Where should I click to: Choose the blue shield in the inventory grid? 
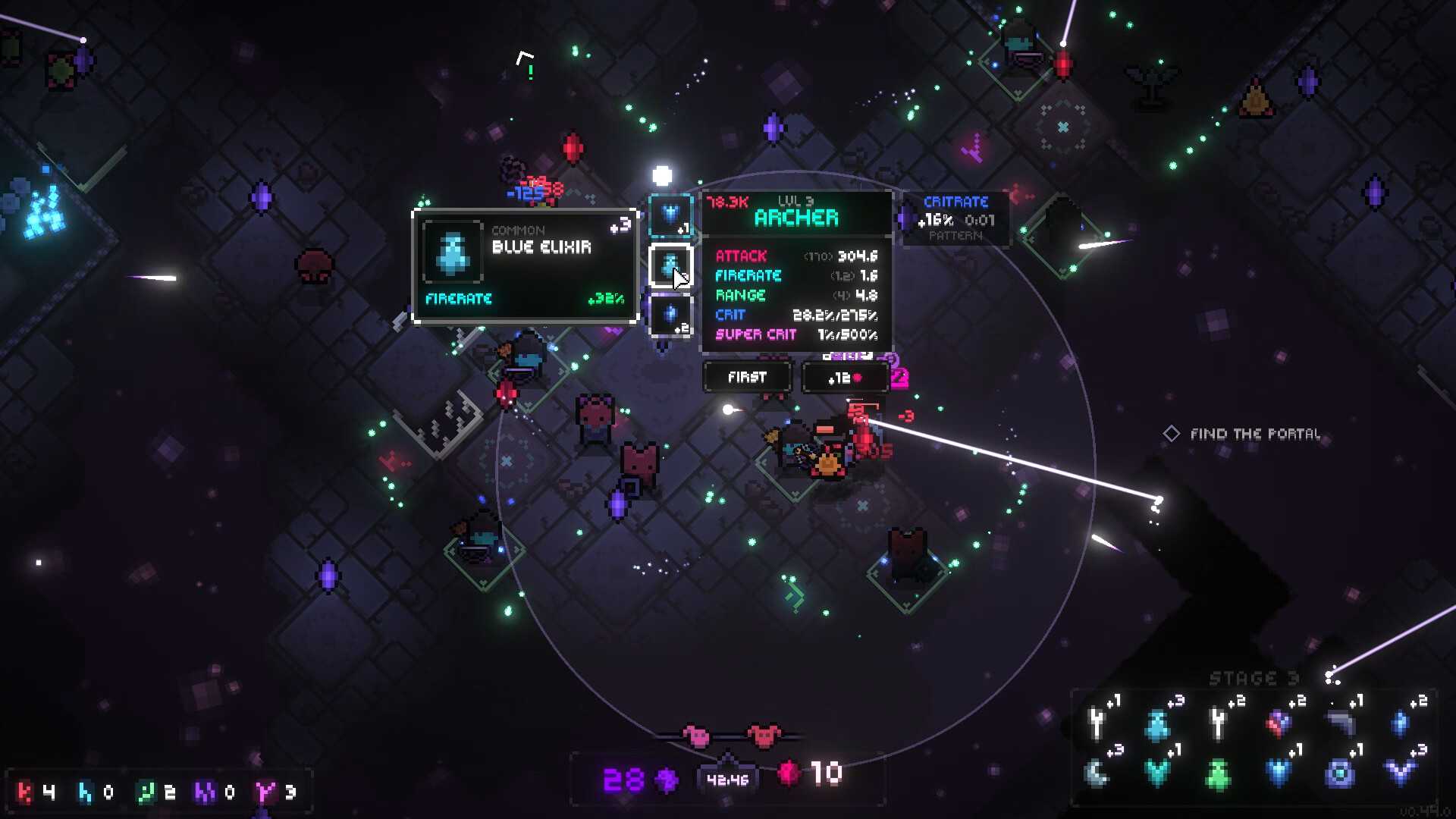1279,773
